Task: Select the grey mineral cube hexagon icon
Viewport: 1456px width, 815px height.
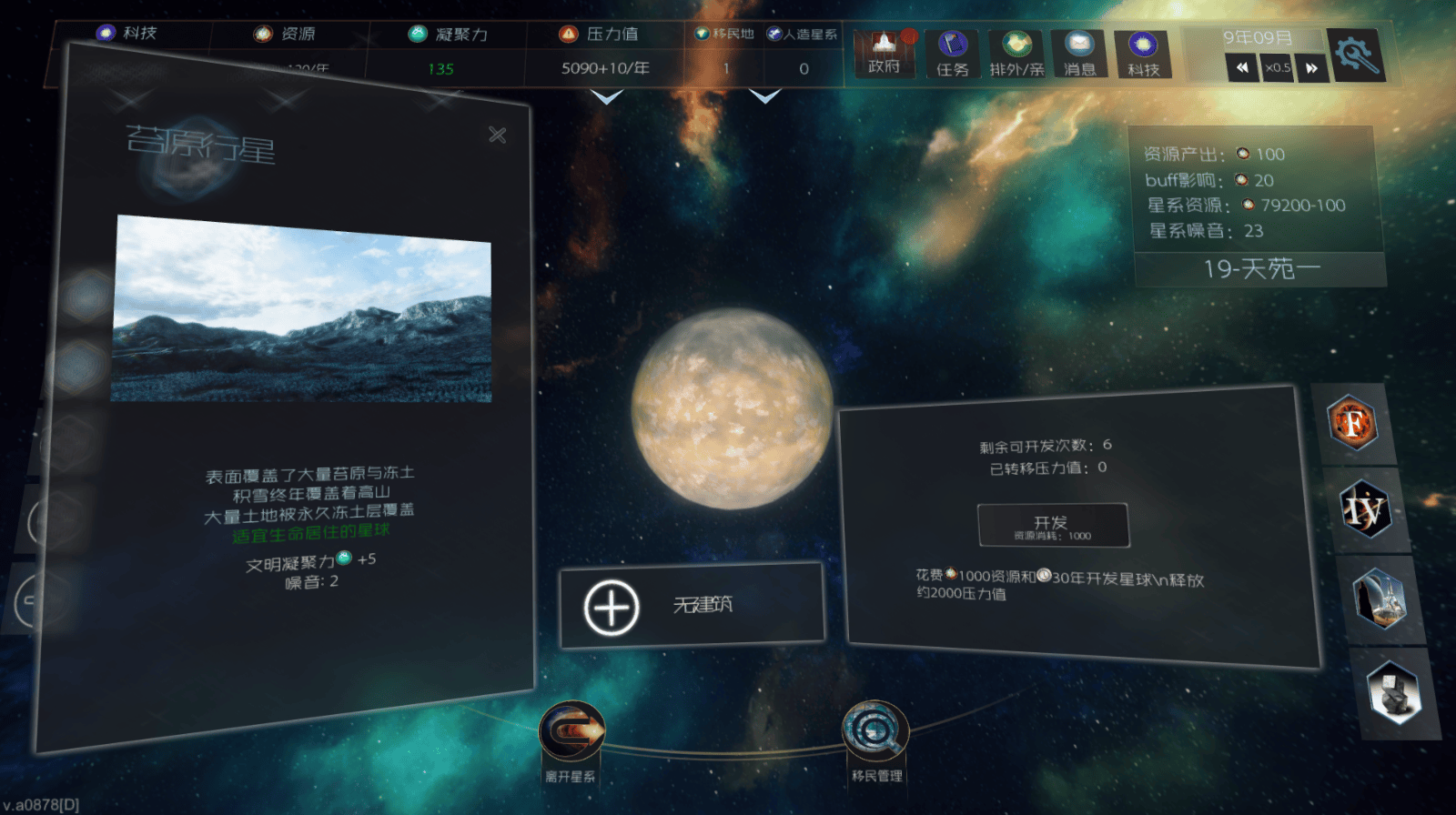Action: [1394, 692]
